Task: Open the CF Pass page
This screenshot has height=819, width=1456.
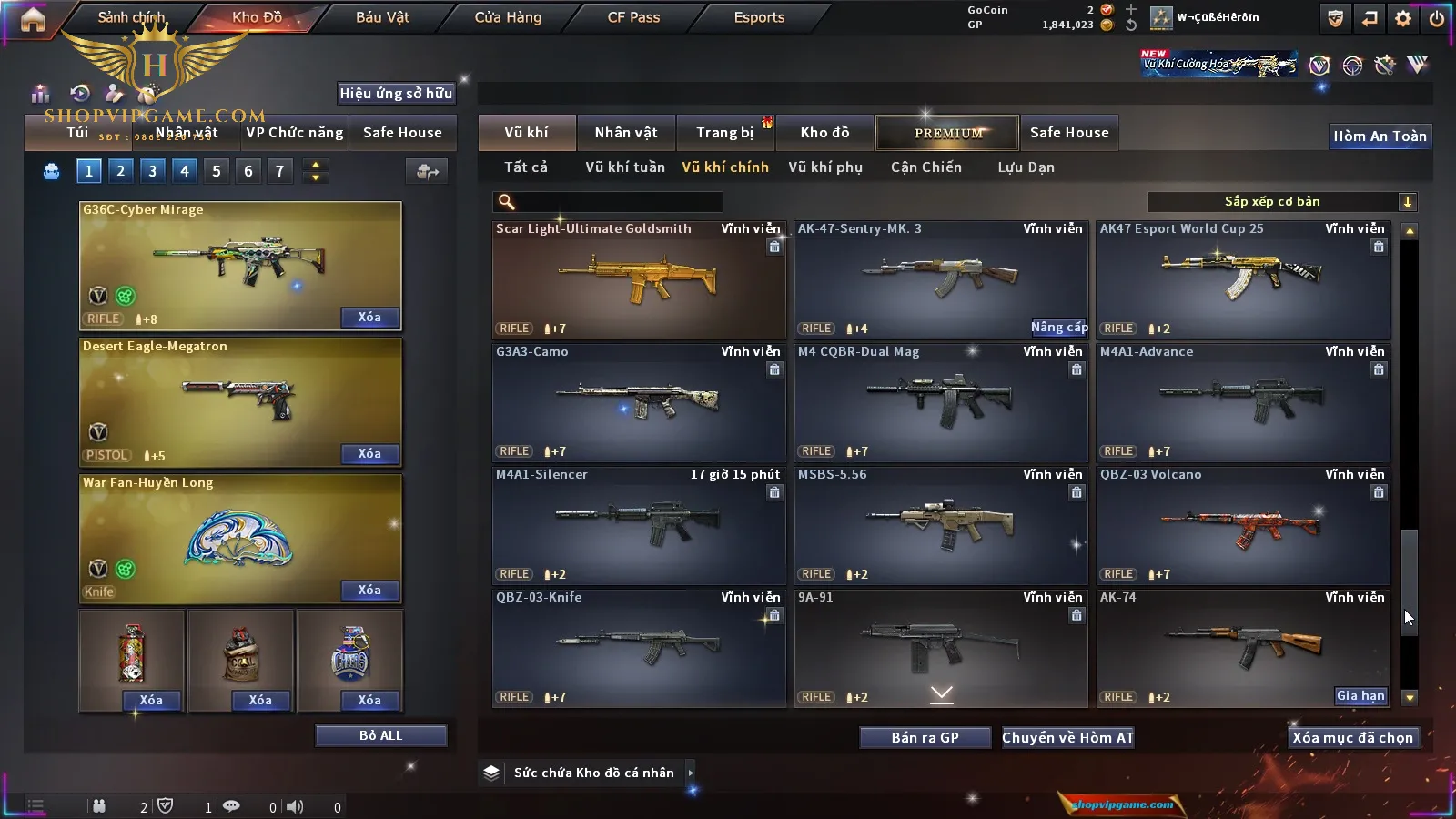Action: (633, 17)
